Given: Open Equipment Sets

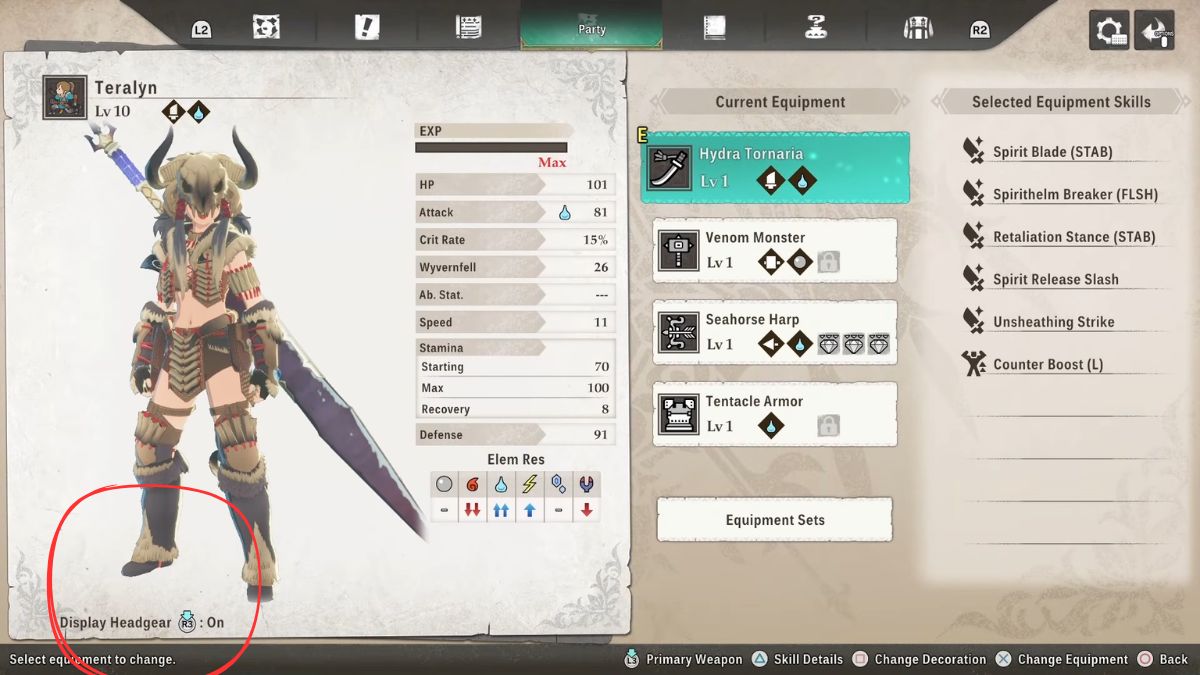Looking at the screenshot, I should click(x=774, y=520).
